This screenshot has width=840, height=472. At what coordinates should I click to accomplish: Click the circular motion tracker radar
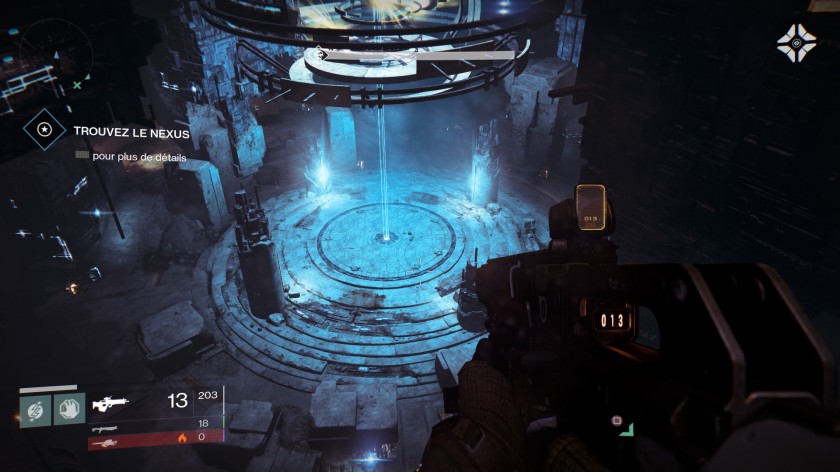(46, 55)
